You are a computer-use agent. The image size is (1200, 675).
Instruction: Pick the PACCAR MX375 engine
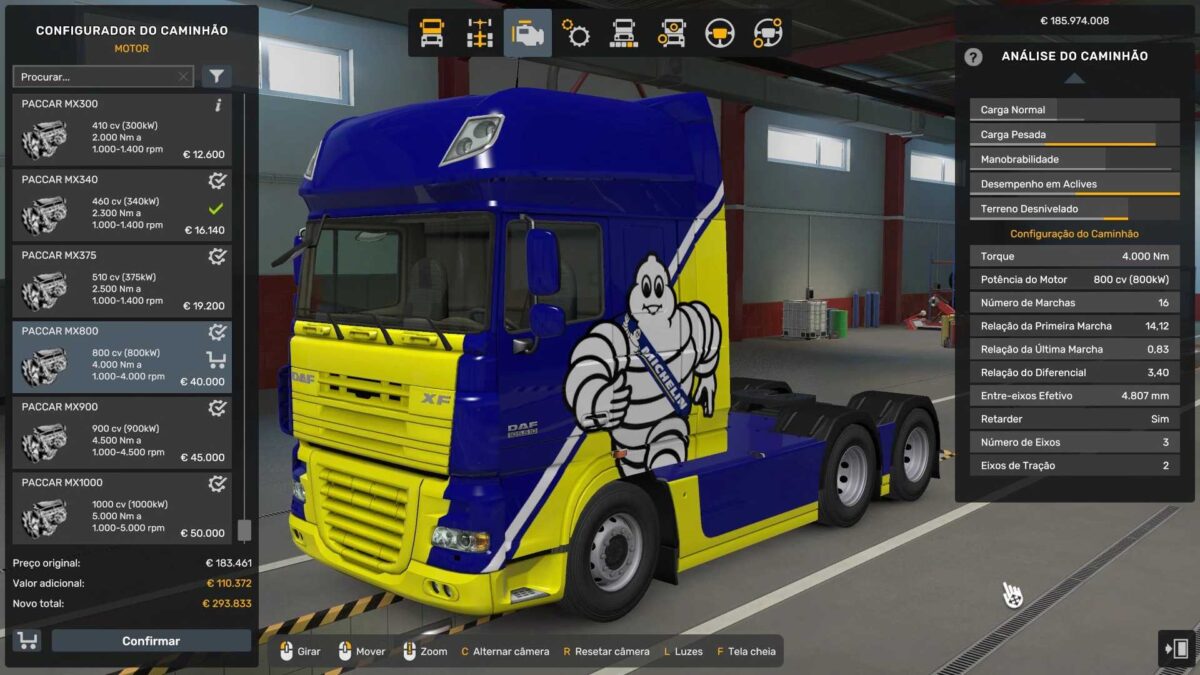click(x=121, y=282)
